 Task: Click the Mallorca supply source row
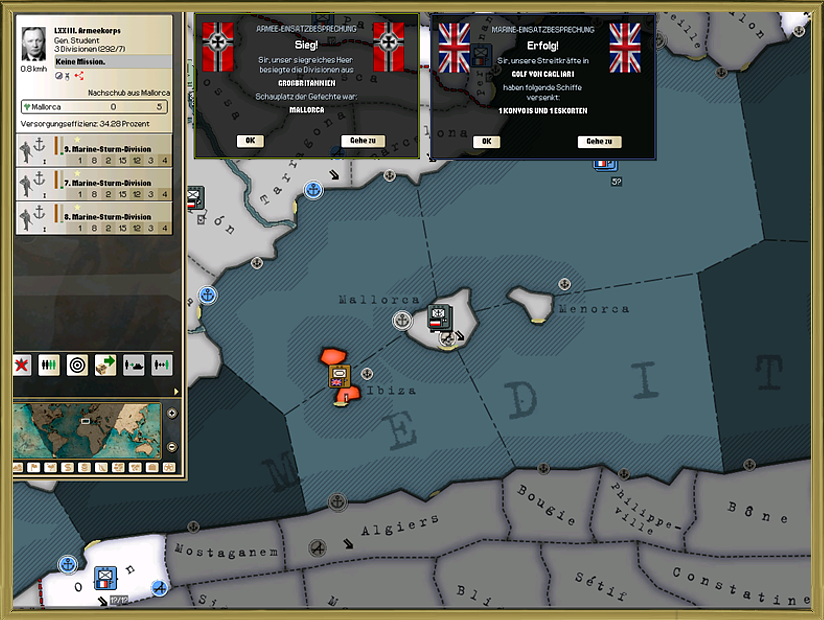[x=94, y=106]
